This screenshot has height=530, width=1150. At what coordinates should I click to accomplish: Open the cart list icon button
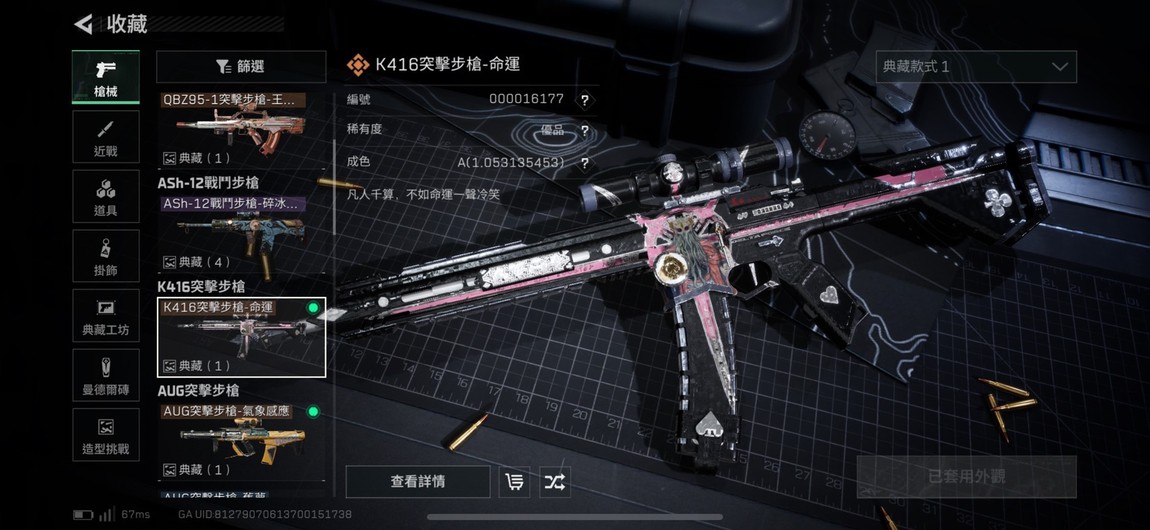pos(514,482)
